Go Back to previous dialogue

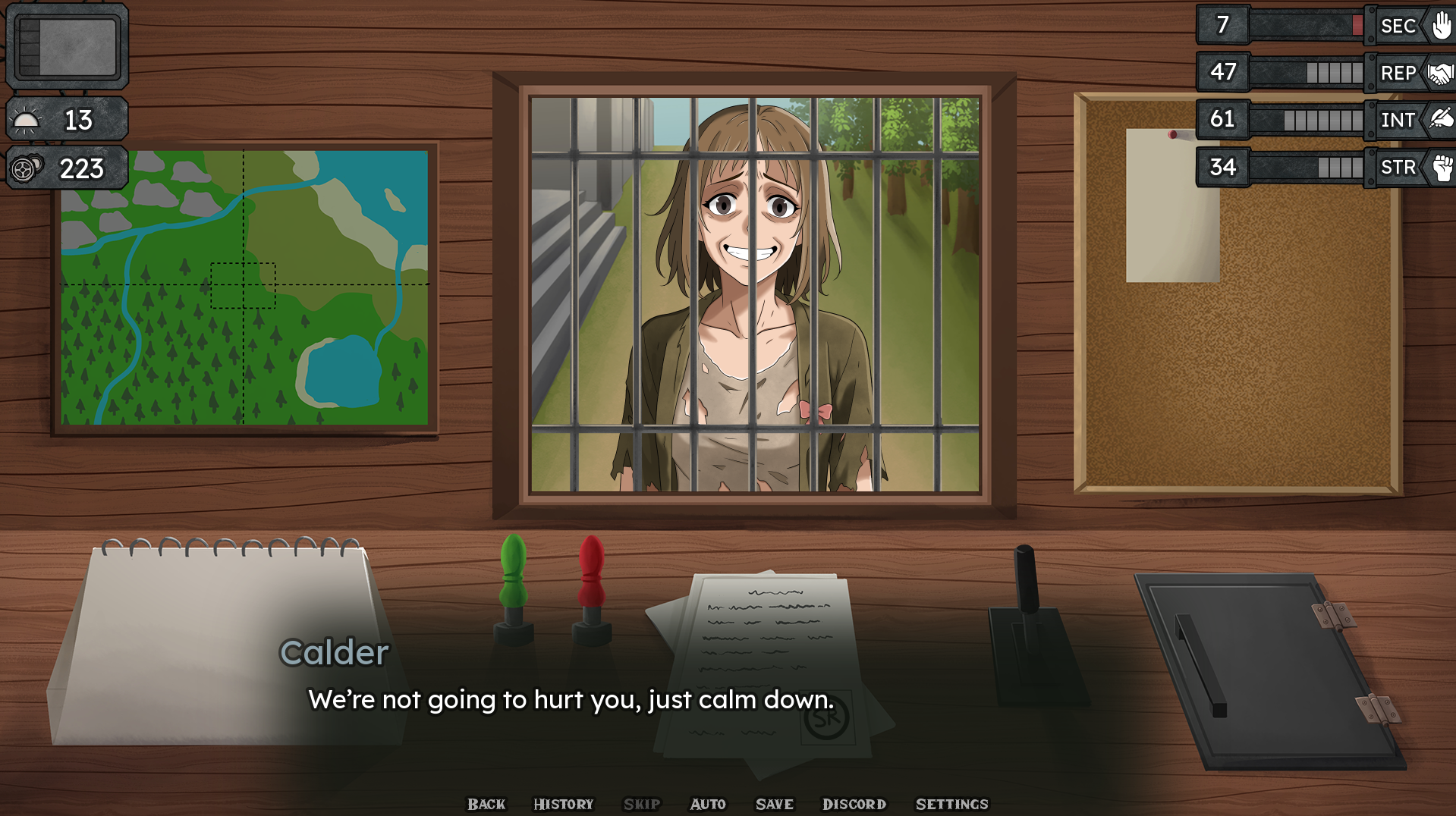point(486,804)
